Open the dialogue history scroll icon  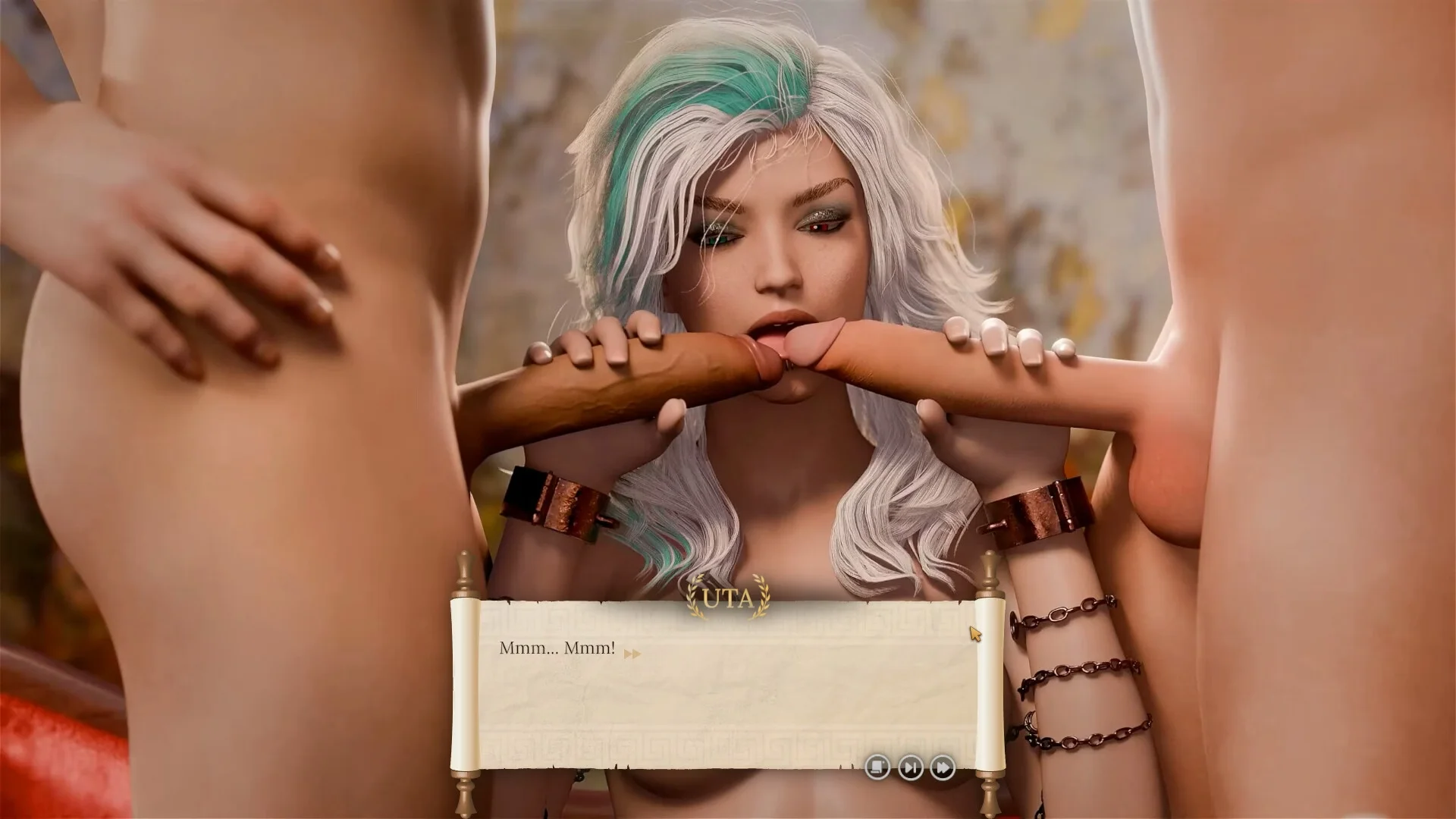tap(877, 767)
